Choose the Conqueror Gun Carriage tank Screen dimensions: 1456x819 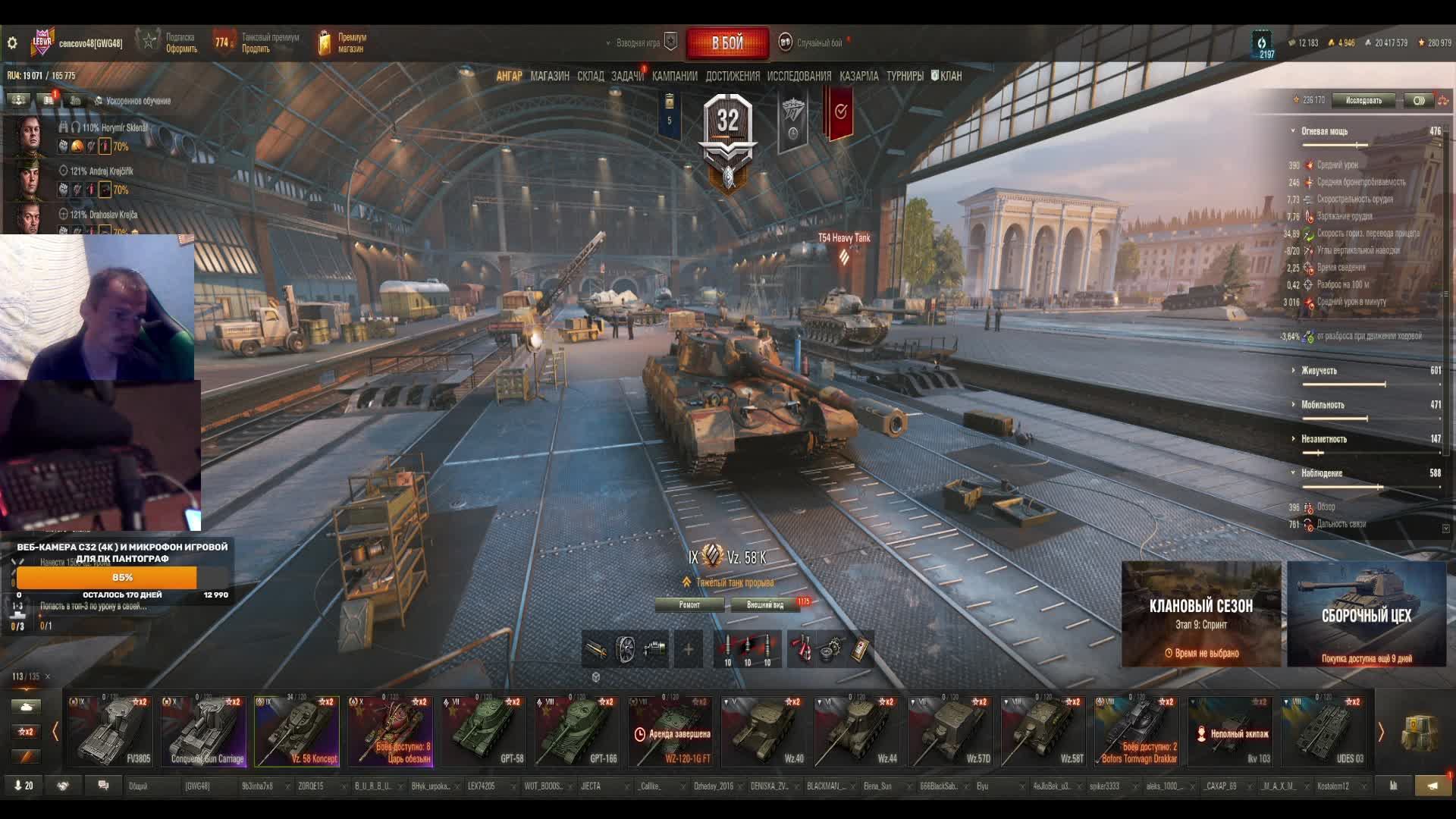[x=204, y=732]
